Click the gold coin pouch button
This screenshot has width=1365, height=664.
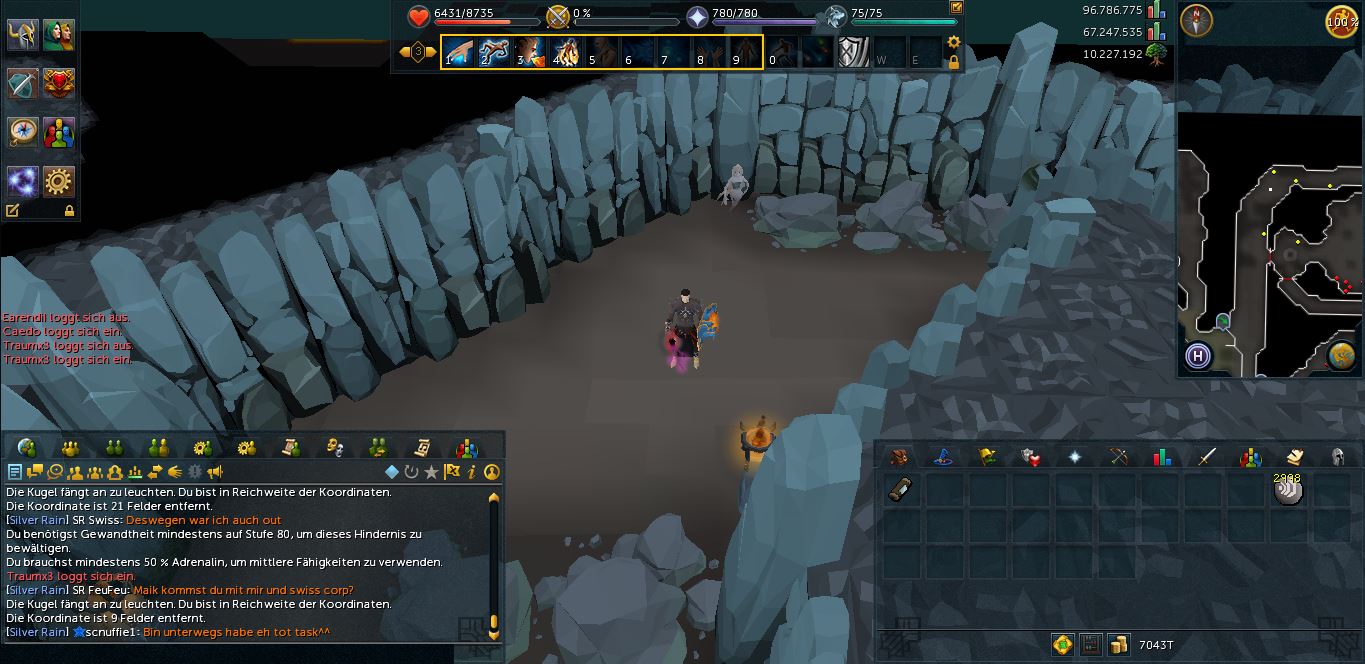tap(1118, 644)
